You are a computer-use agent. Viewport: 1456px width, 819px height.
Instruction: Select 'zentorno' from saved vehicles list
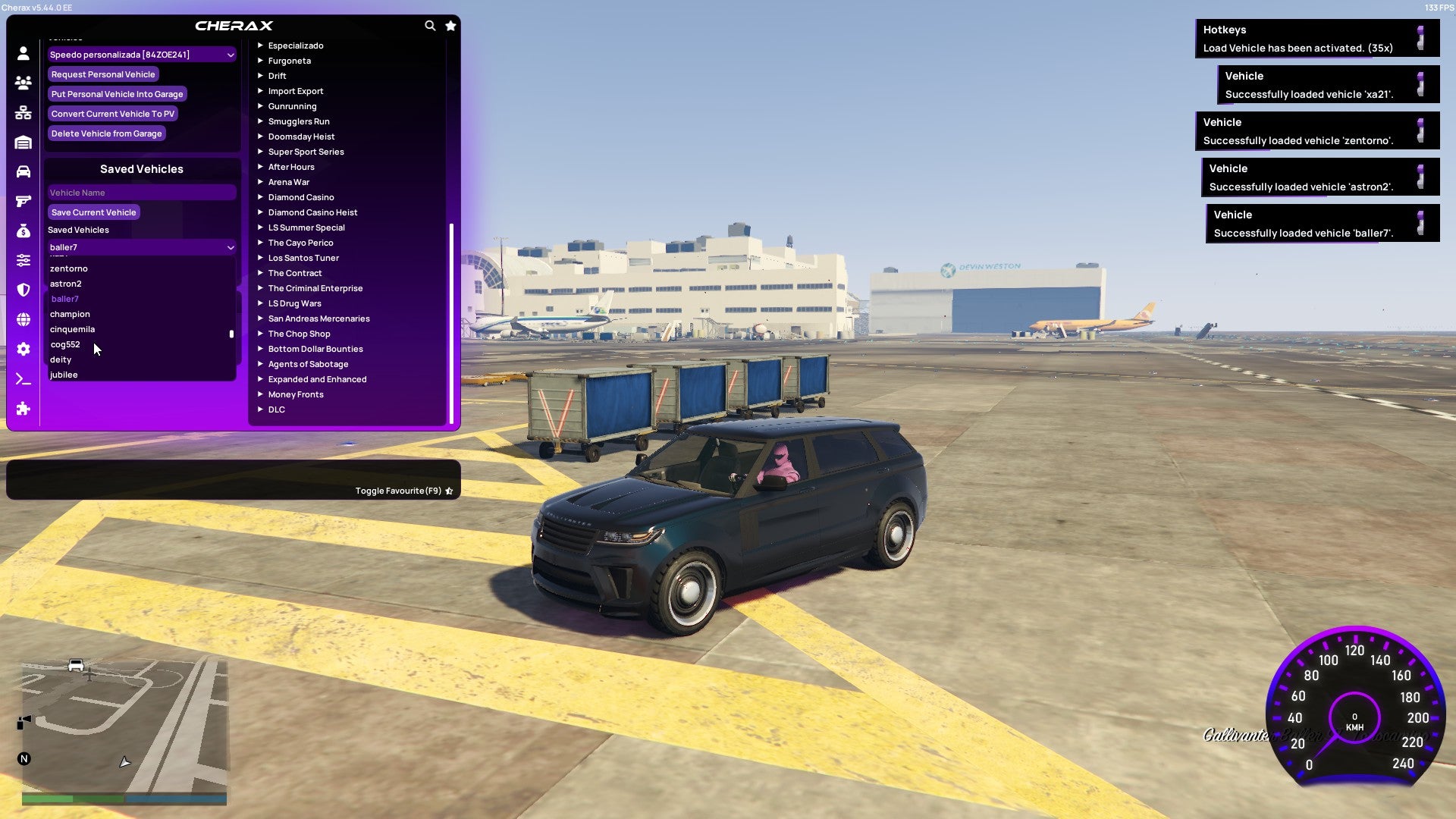click(x=69, y=268)
